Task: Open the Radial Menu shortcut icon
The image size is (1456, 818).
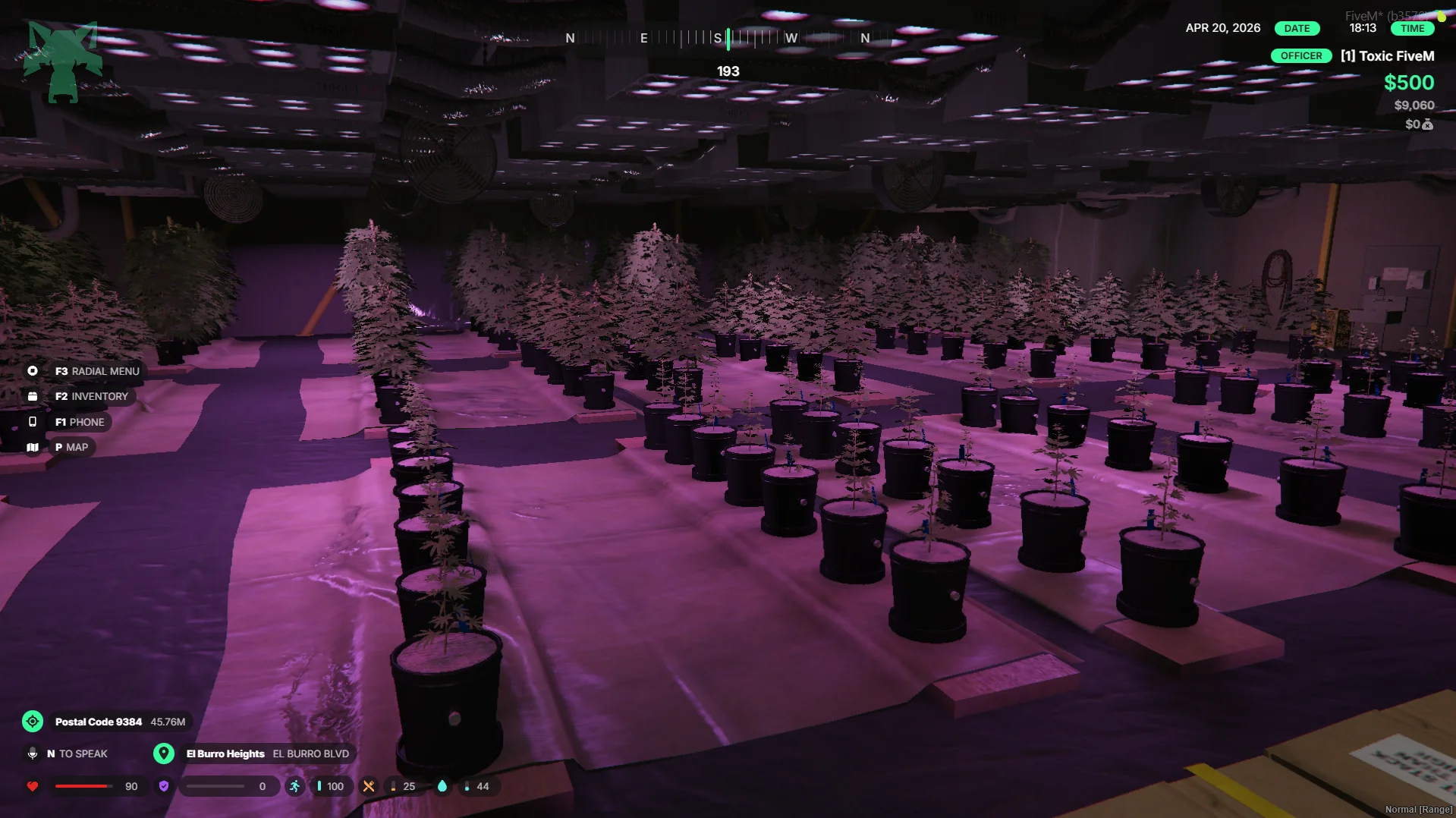Action: coord(33,371)
